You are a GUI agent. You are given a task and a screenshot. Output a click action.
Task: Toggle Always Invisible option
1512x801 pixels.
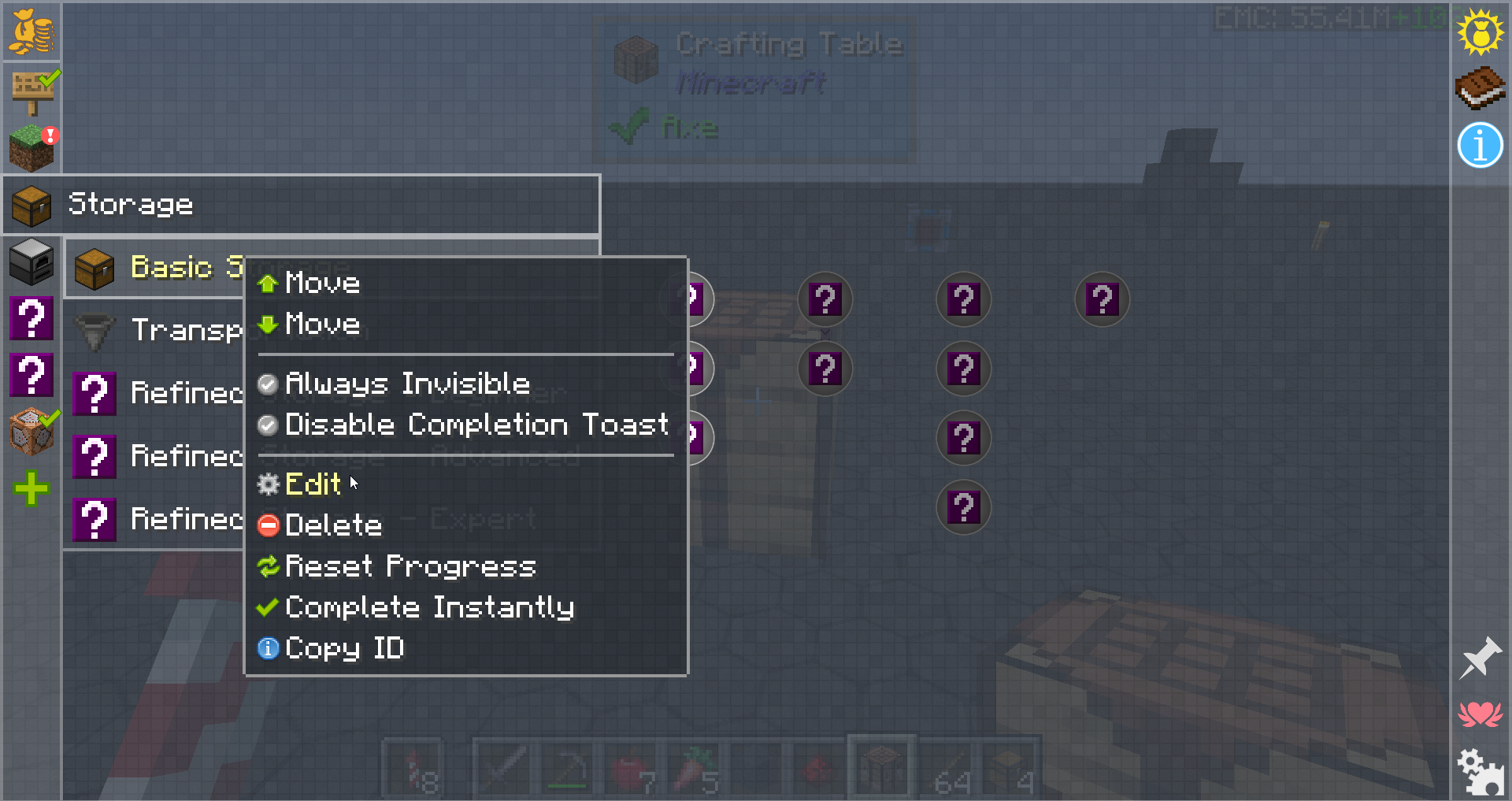click(406, 384)
